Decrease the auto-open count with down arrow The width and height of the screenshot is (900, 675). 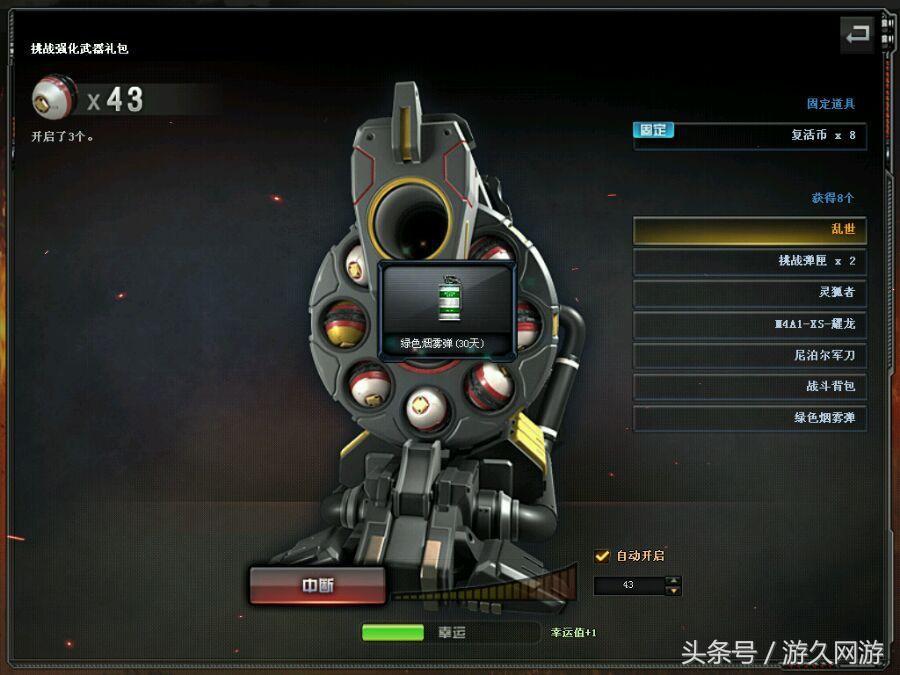(674, 590)
